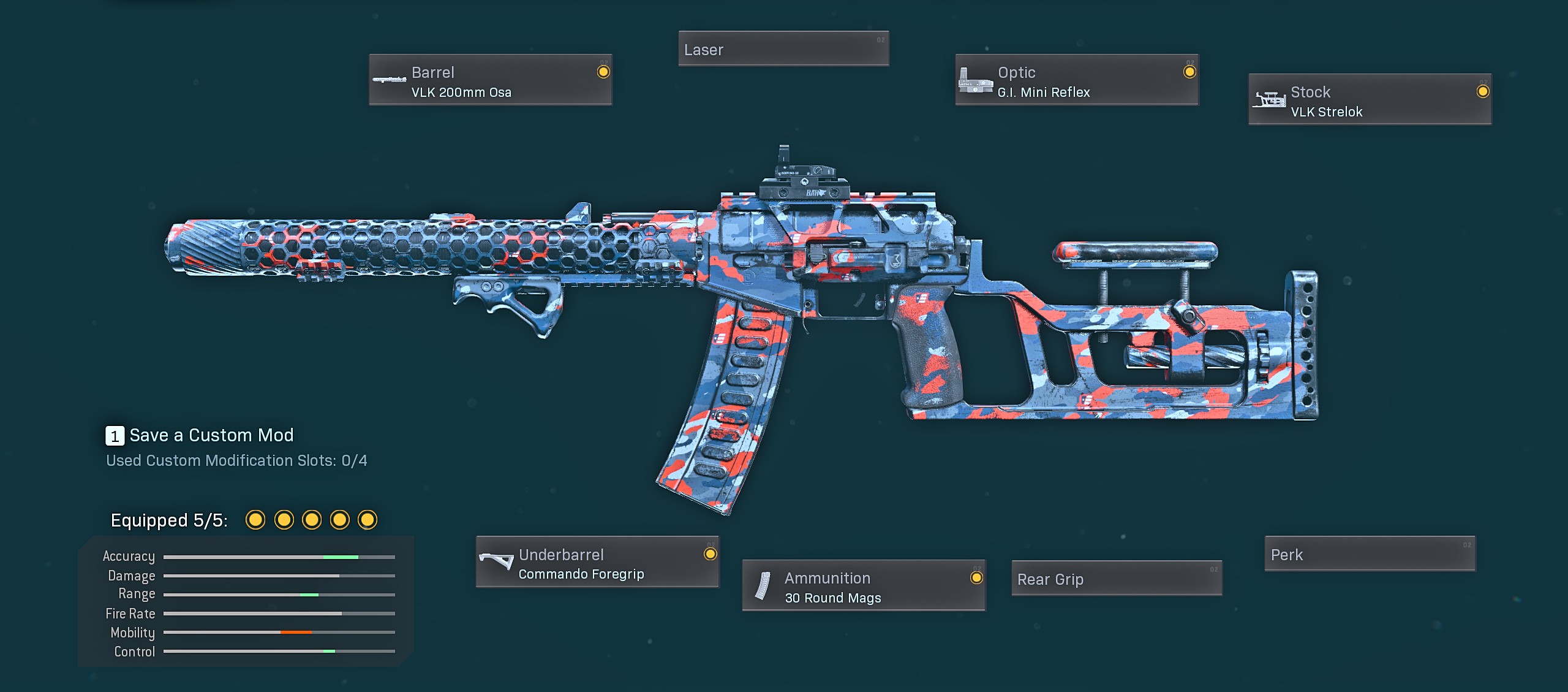This screenshot has height=692, width=1568.
Task: Select the empty Perk slot
Action: (1370, 554)
